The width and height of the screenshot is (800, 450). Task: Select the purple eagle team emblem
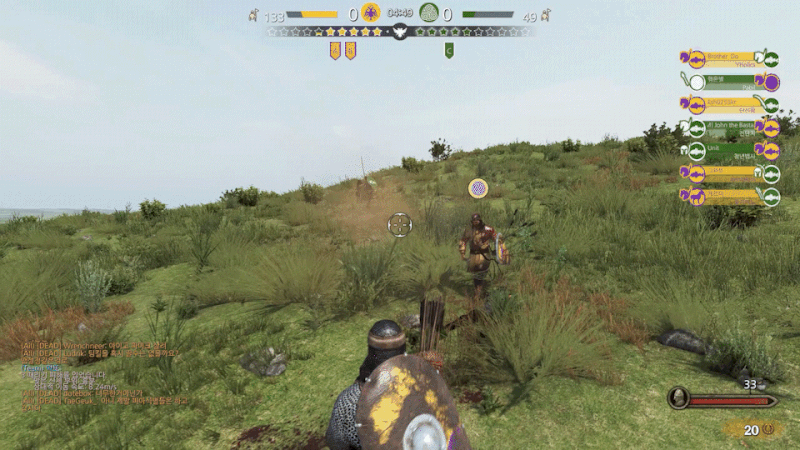pos(371,13)
